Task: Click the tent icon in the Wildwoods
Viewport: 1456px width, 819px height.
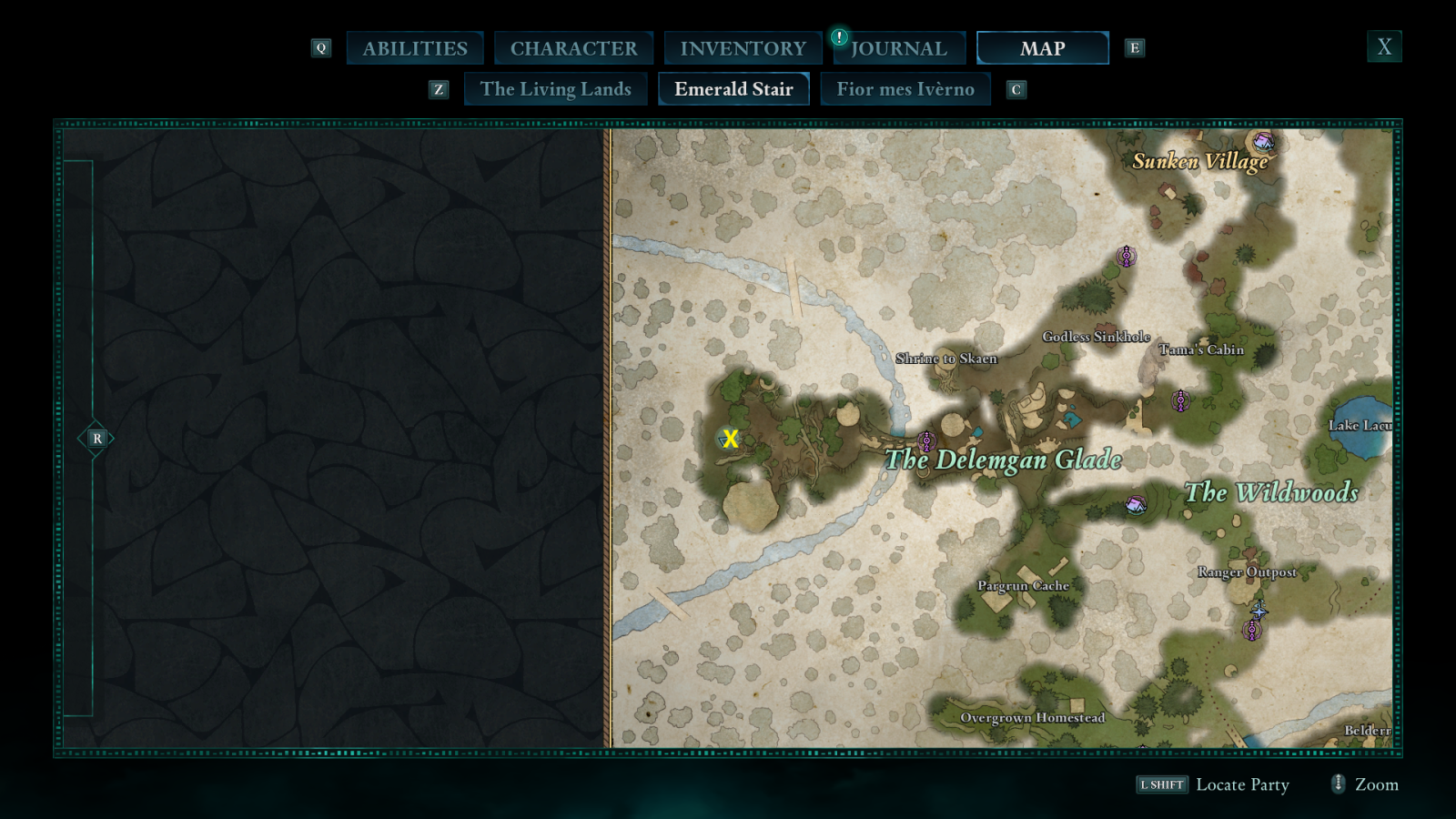Action: pos(1134,503)
